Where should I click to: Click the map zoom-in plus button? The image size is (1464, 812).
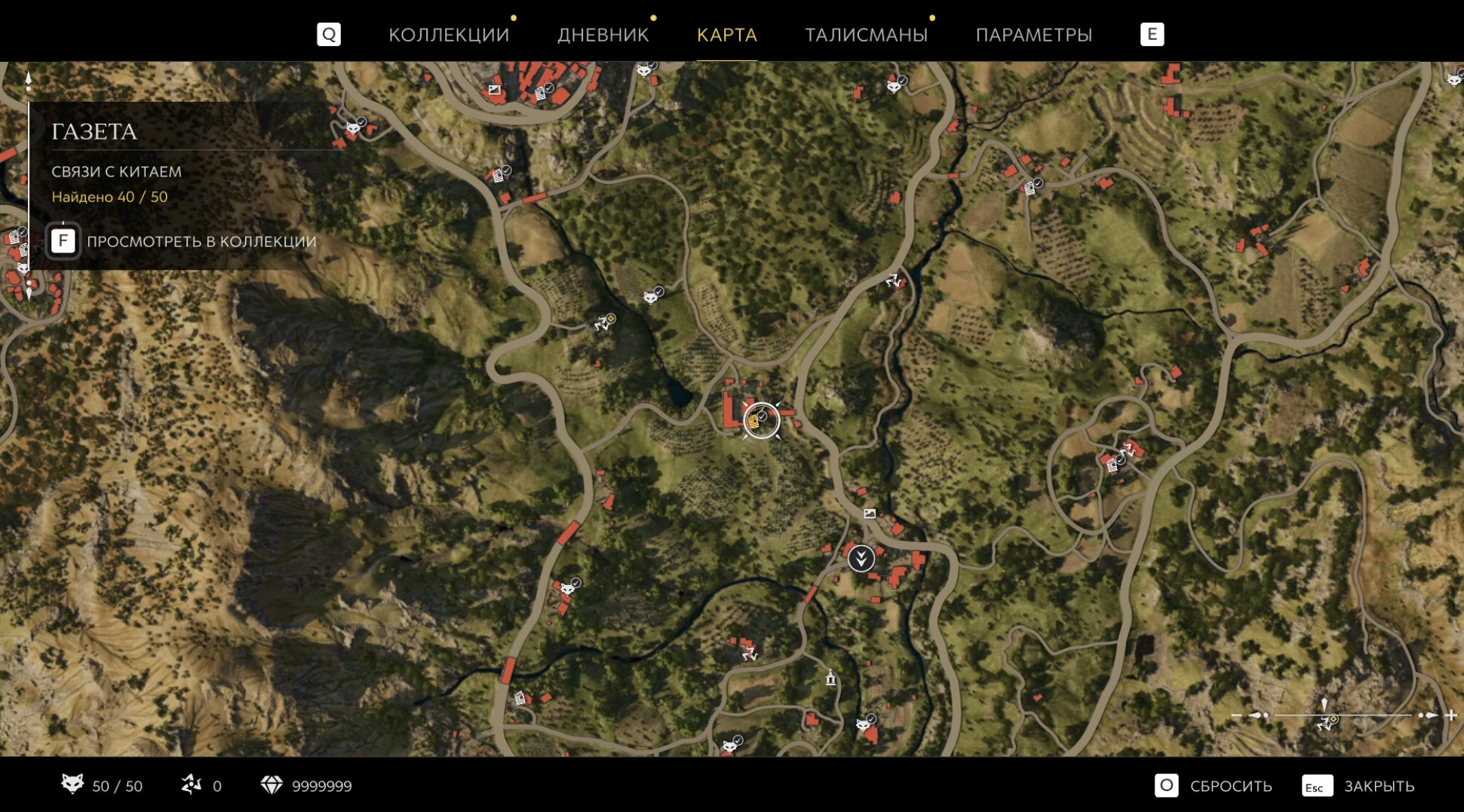[1450, 715]
